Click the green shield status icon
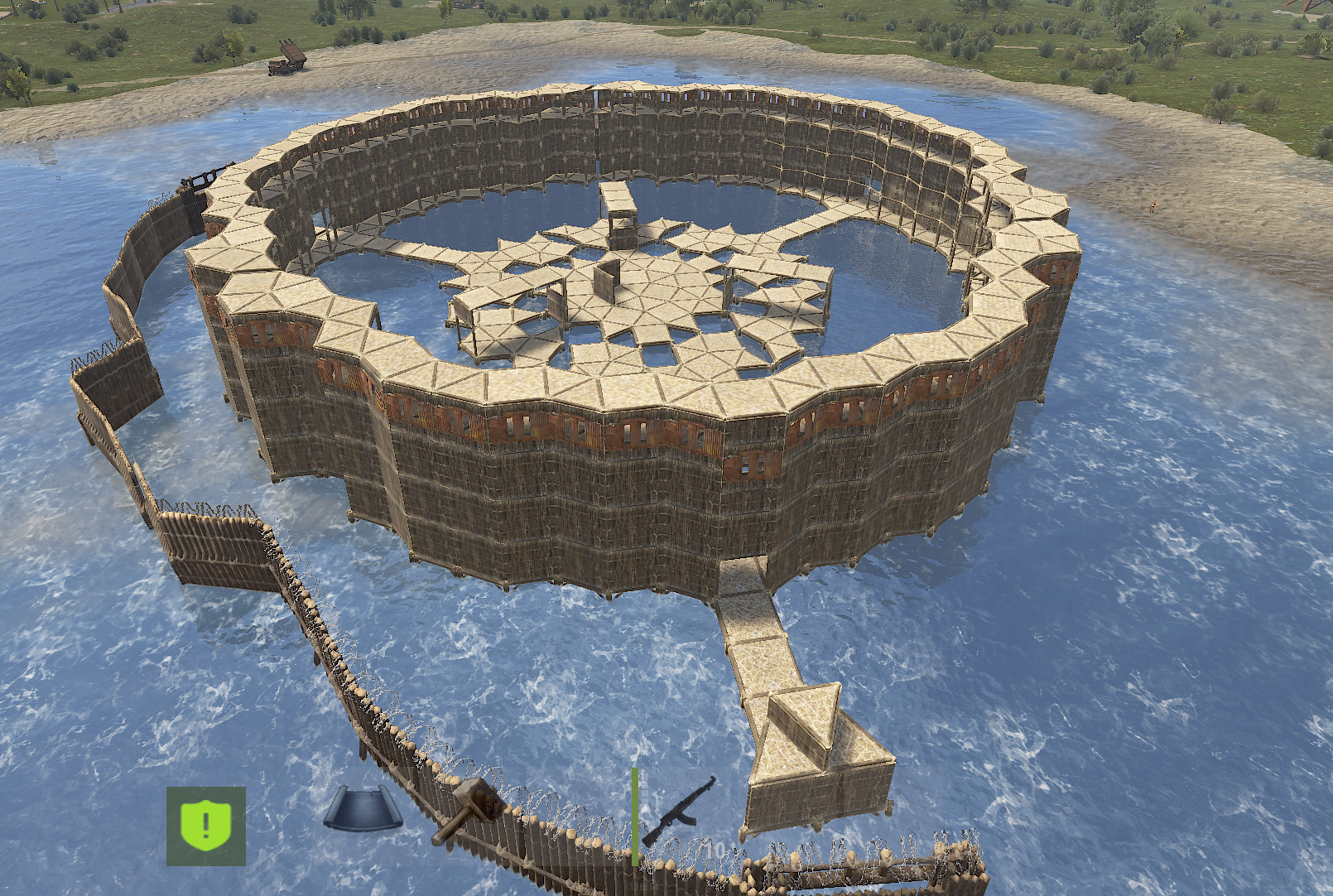This screenshot has width=1333, height=896. tap(206, 826)
